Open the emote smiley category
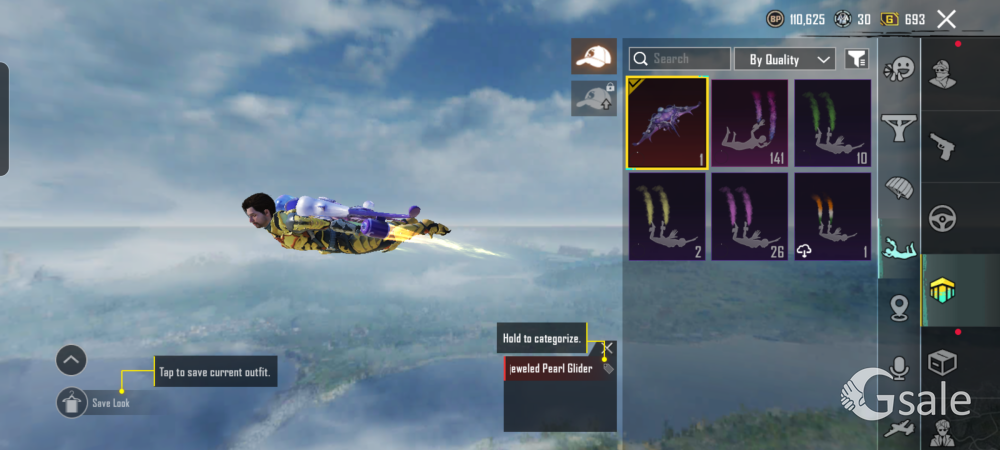The height and width of the screenshot is (450, 1000). (x=899, y=69)
